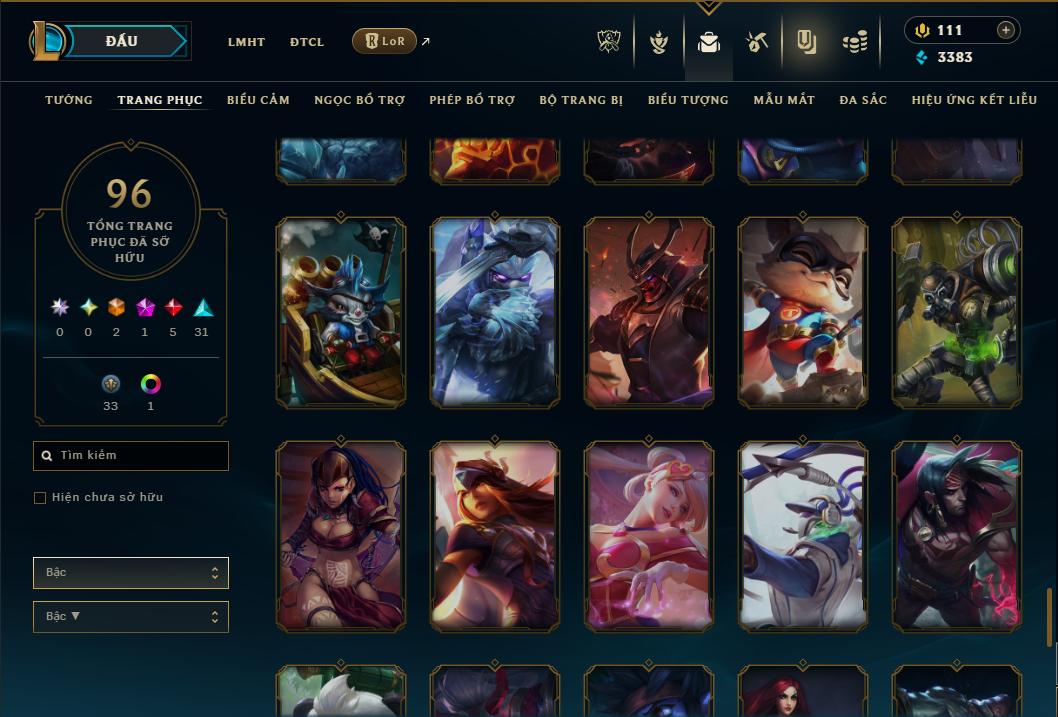Image resolution: width=1058 pixels, height=717 pixels.
Task: Open the NGỌC BỔ TRỢ tab
Action: click(x=359, y=100)
